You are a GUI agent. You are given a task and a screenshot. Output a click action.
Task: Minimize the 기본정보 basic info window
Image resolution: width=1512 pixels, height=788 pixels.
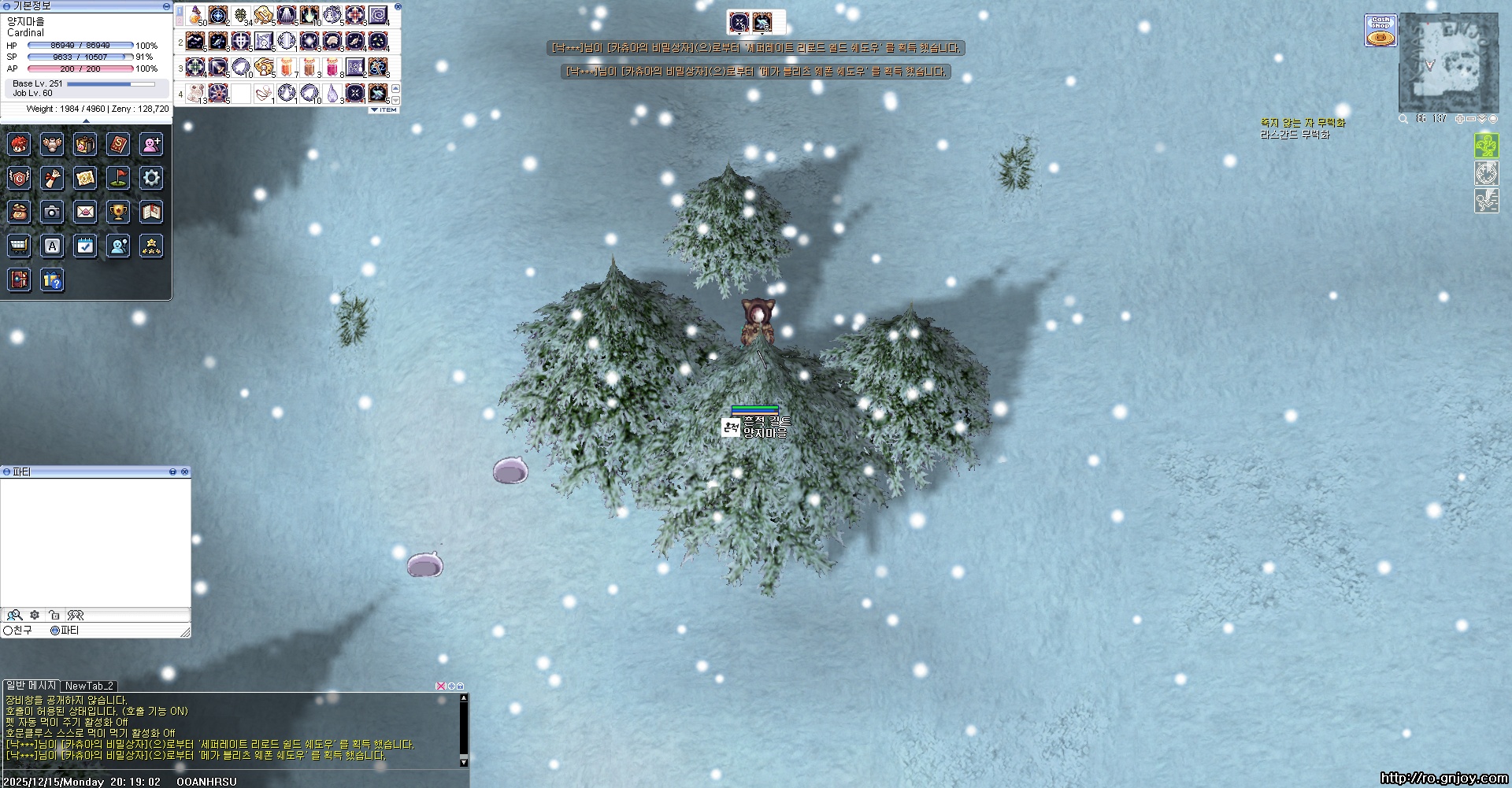coord(165,6)
